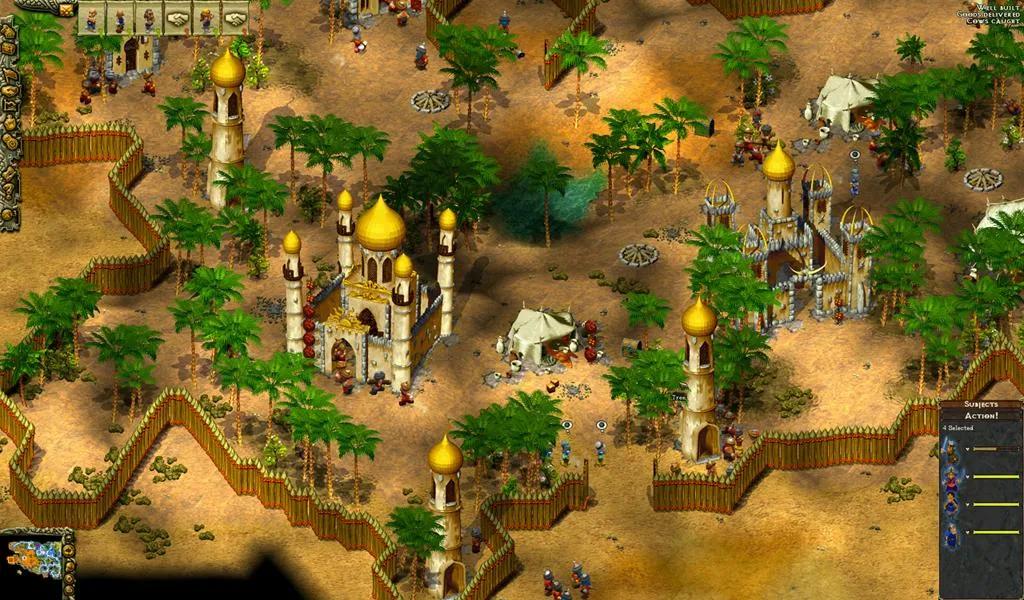Switch to the Subjects panel header
Image resolution: width=1024 pixels, height=600 pixels.
coord(981,406)
